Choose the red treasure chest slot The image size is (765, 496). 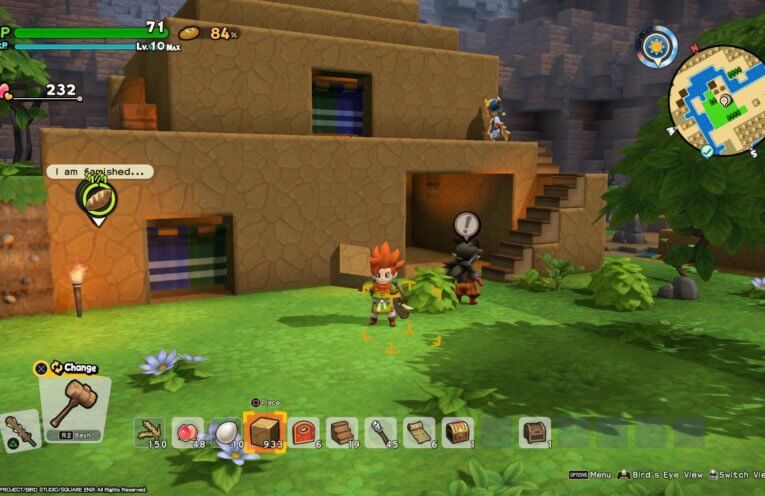tap(458, 432)
